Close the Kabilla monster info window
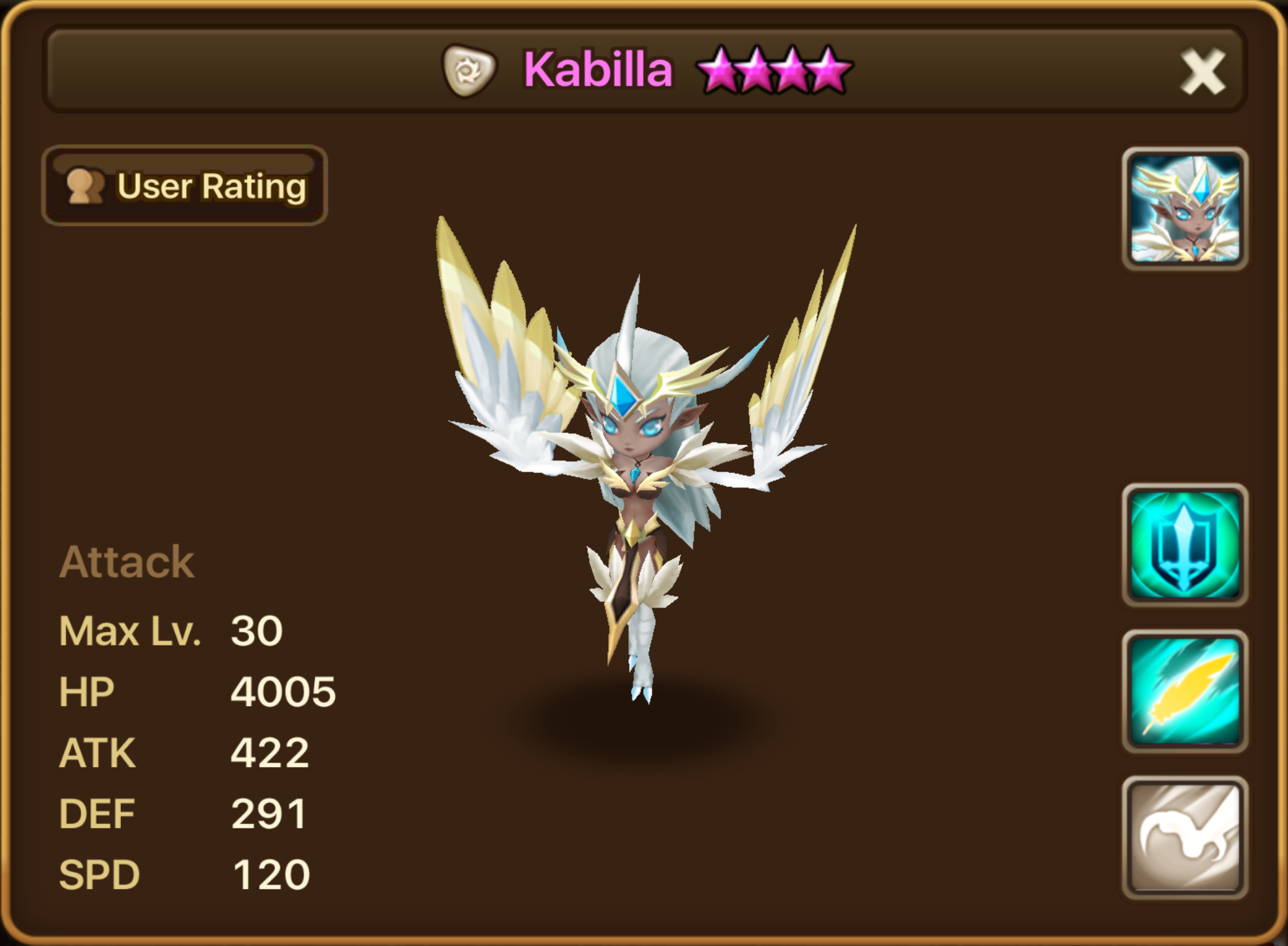 (x=1202, y=72)
